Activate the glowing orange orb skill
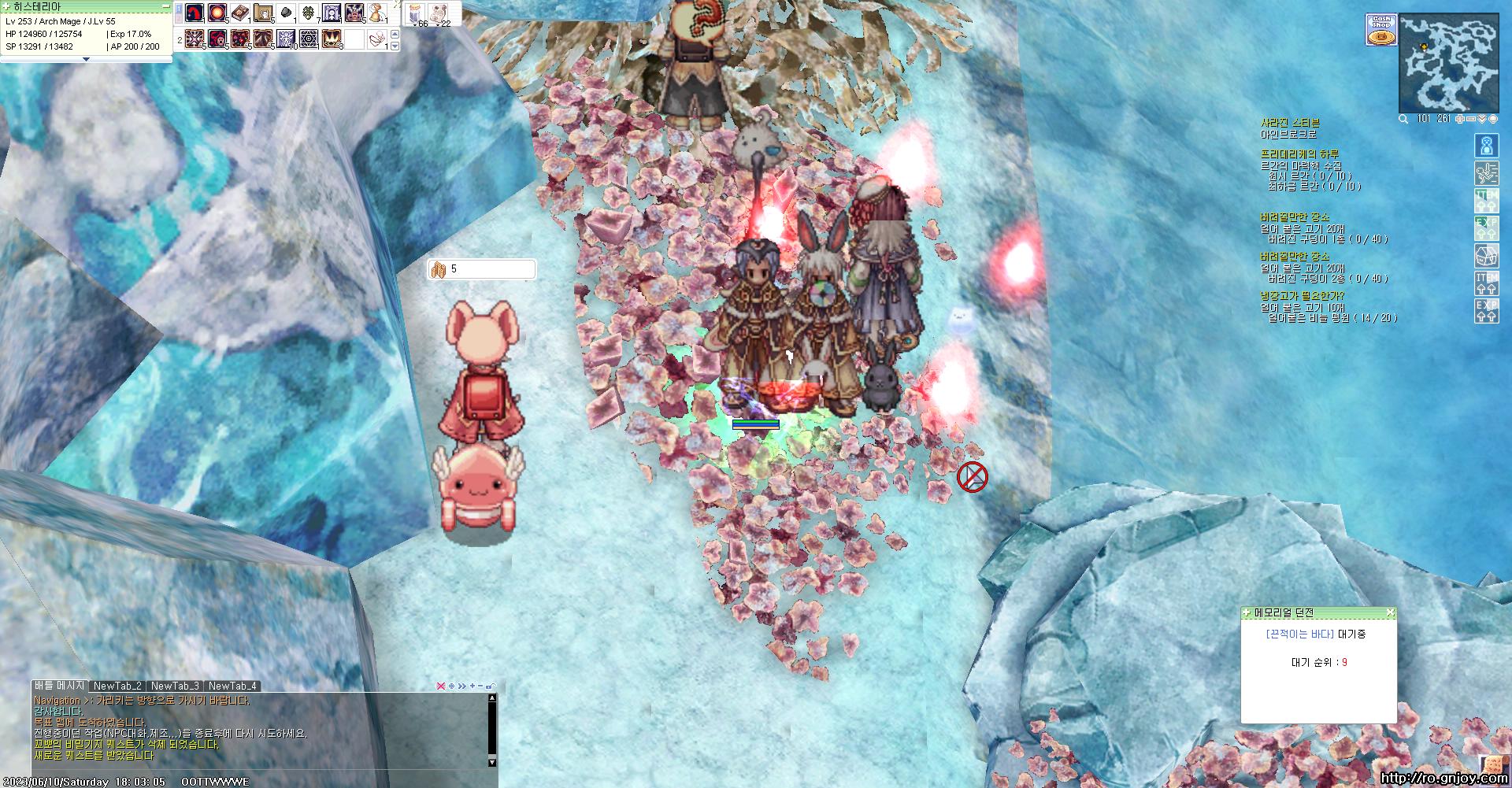Screen dimensions: 1512x788 click(x=217, y=13)
